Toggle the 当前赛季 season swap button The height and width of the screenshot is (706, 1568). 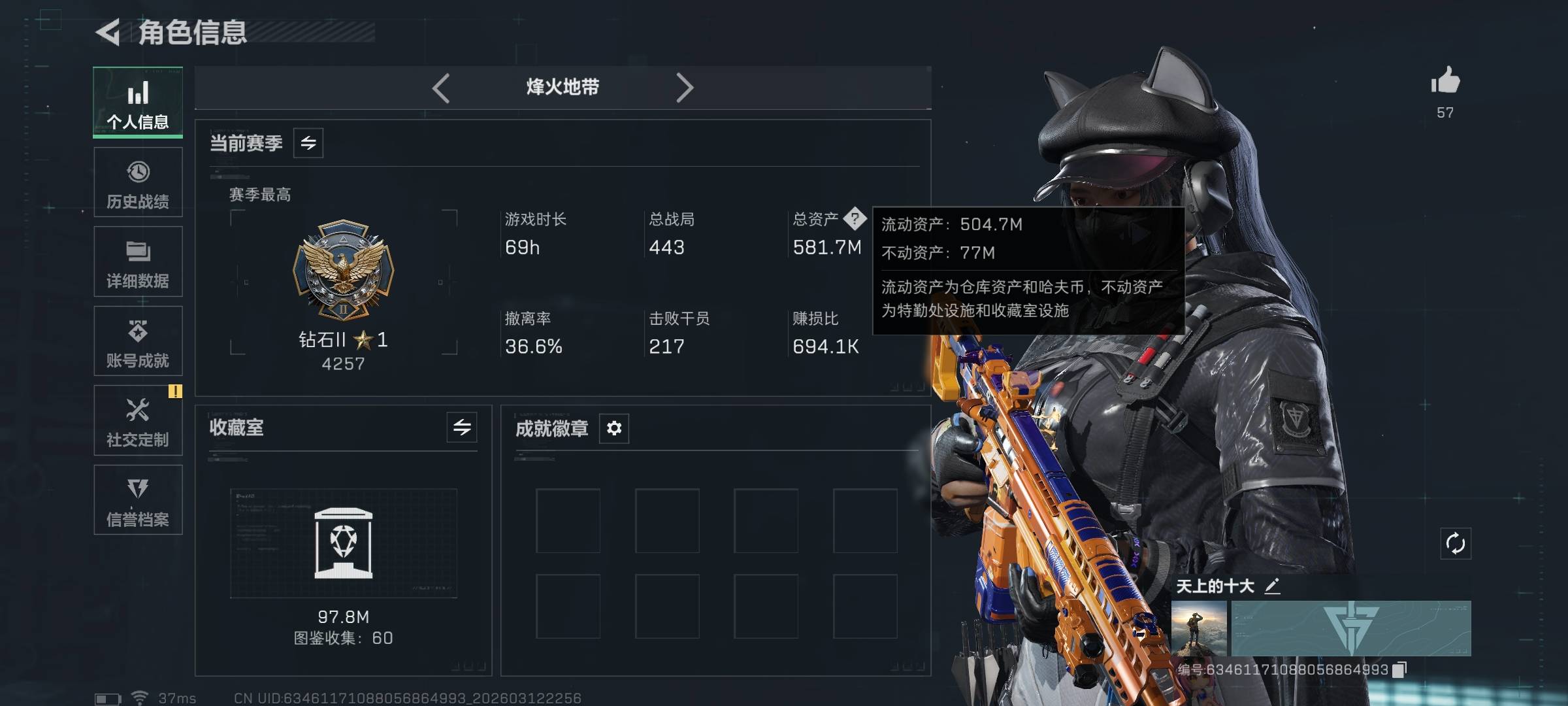308,143
